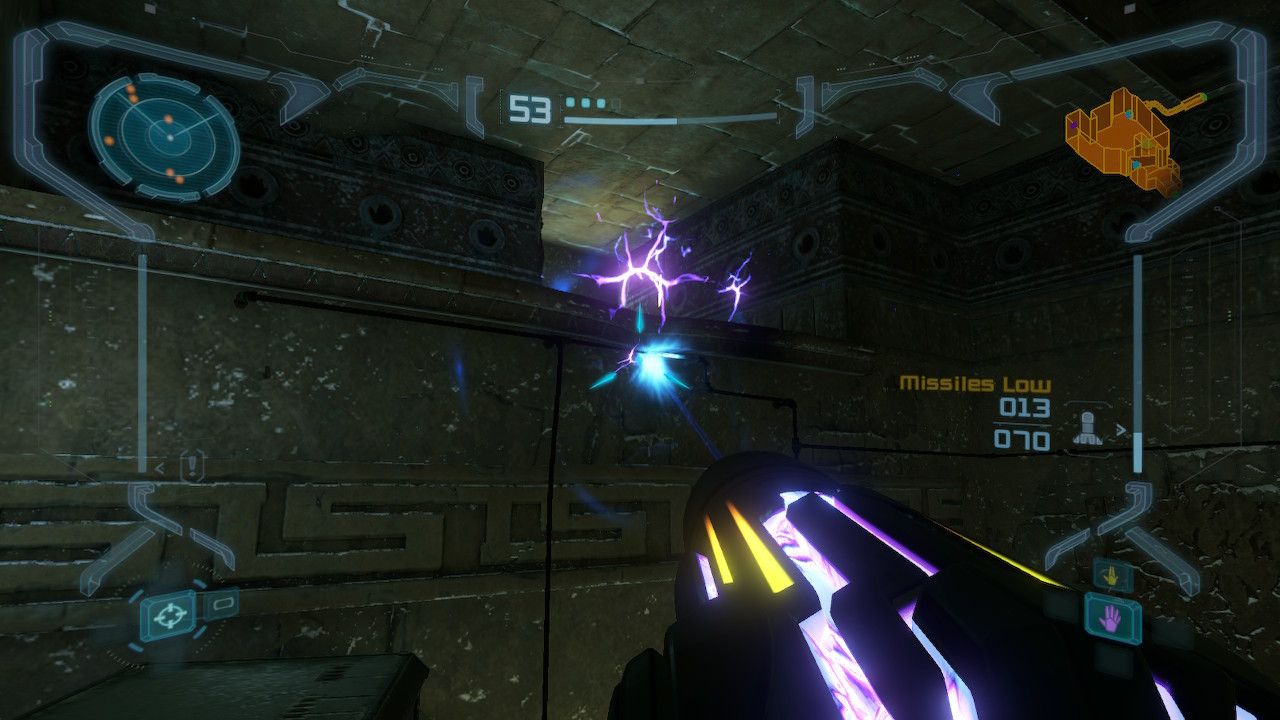Click the left-pointing chevron near the threat indicator

[159, 468]
